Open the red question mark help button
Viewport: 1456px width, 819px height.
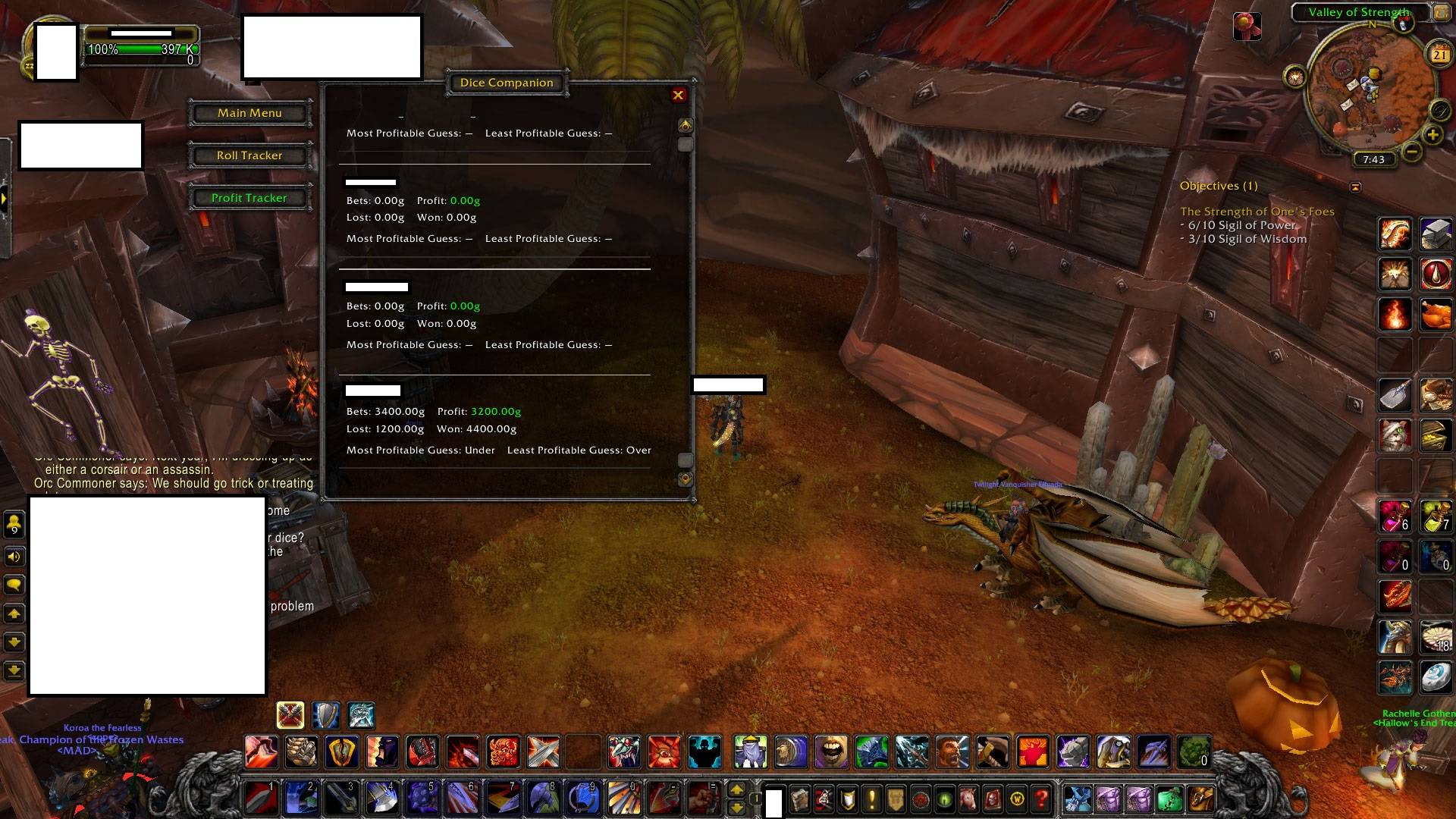tap(1042, 799)
